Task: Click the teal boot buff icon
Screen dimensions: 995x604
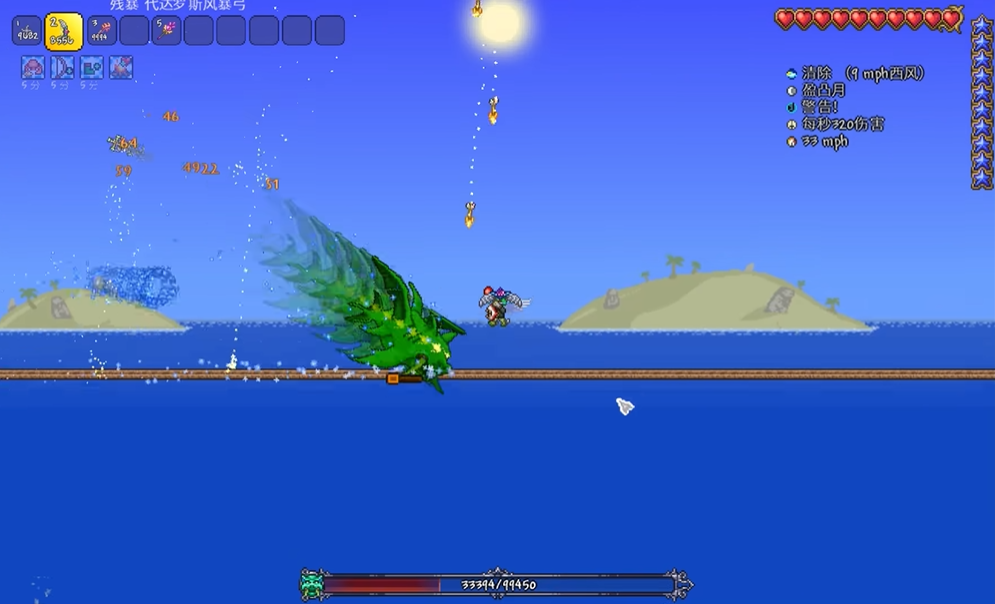Action: (92, 68)
